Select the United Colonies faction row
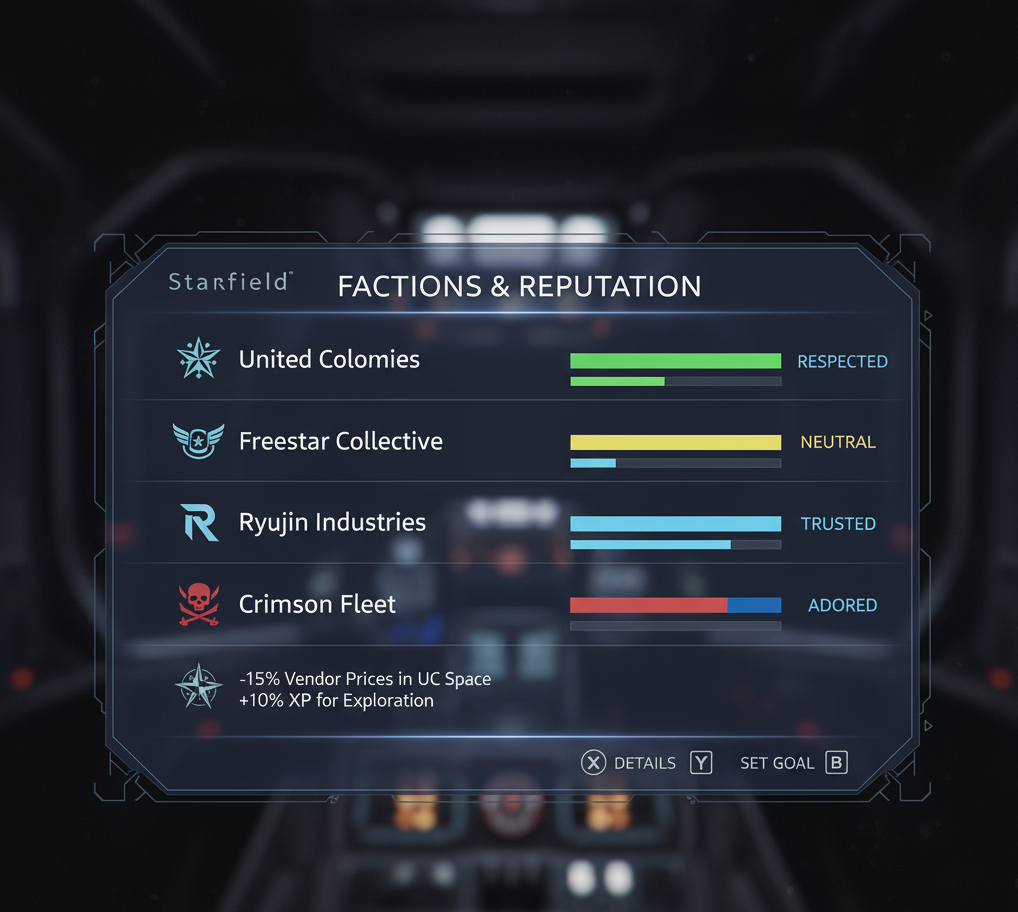The height and width of the screenshot is (912, 1018). pyautogui.click(x=329, y=360)
